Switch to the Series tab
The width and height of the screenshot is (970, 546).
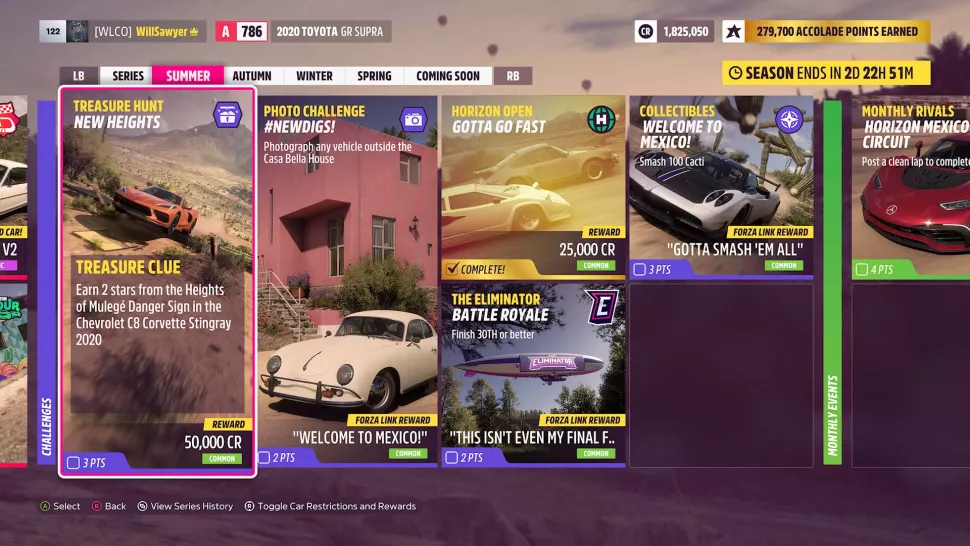pyautogui.click(x=128, y=76)
